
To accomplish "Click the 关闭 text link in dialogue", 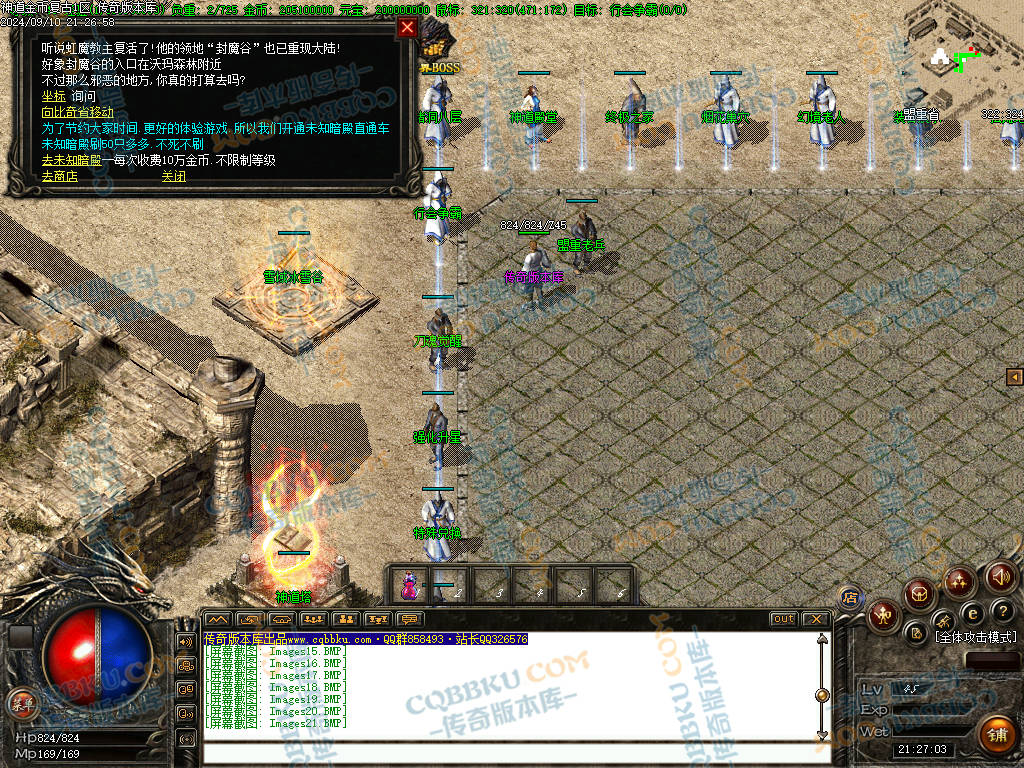I will 174,176.
